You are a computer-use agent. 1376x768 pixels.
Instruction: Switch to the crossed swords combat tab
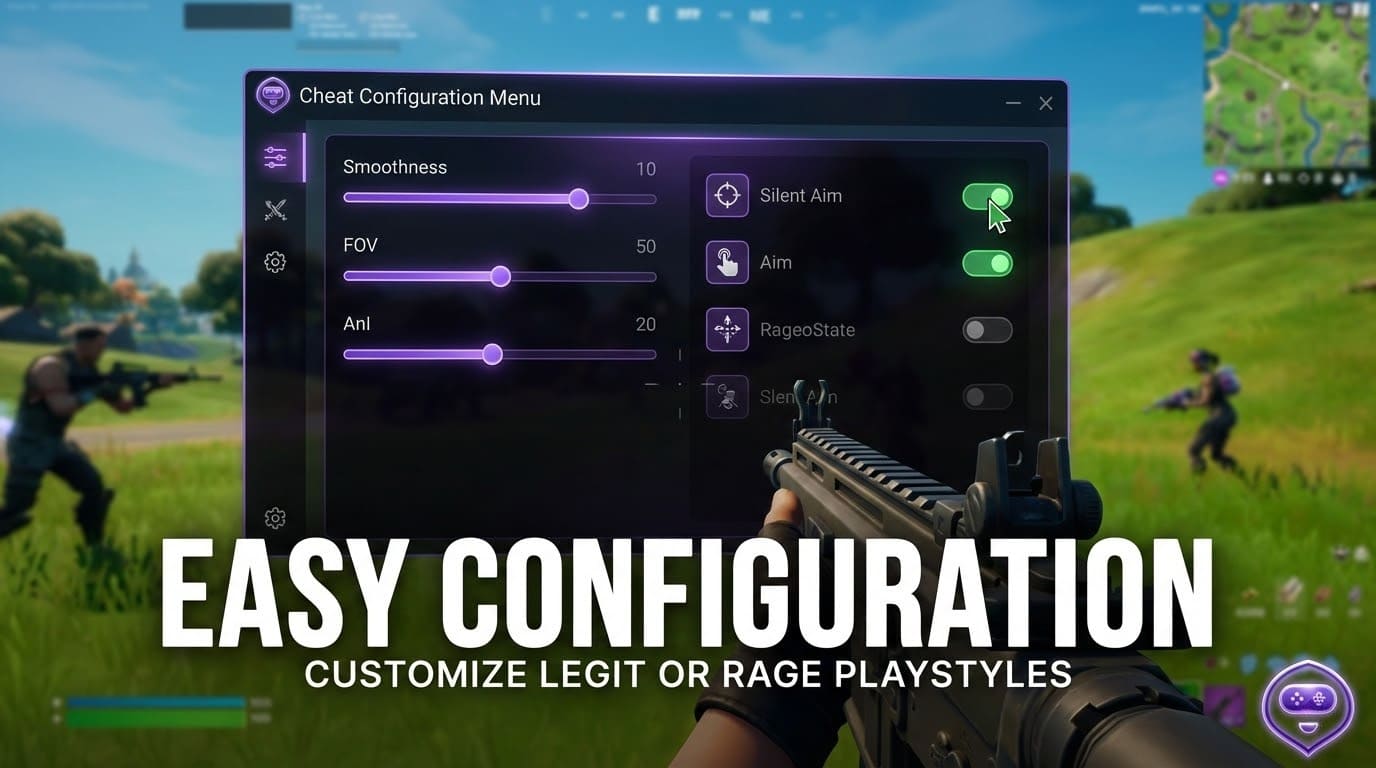coord(275,210)
